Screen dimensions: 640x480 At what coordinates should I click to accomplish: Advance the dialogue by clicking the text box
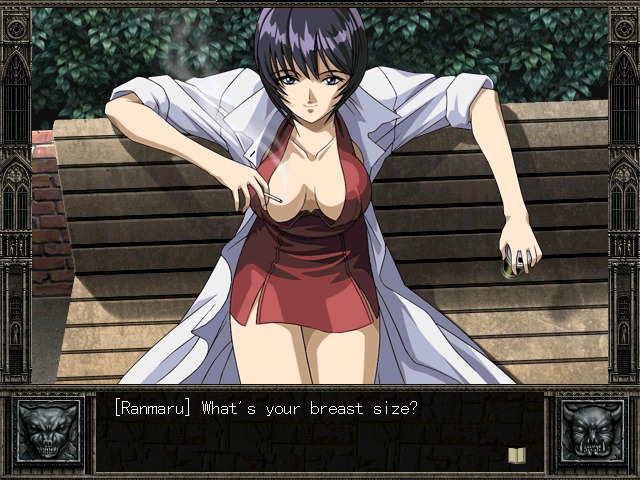(318, 432)
